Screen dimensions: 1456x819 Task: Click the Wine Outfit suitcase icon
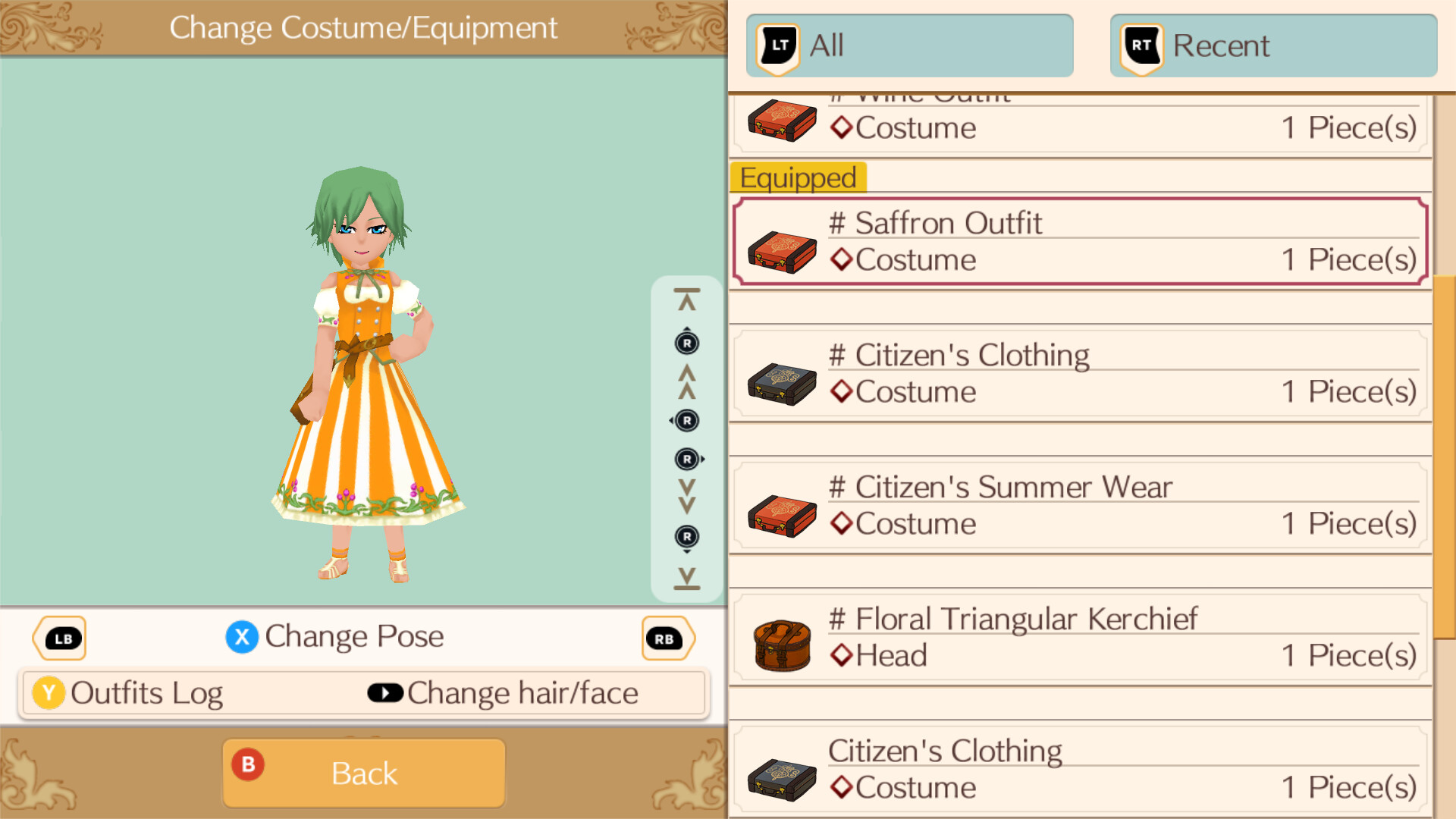click(x=781, y=120)
